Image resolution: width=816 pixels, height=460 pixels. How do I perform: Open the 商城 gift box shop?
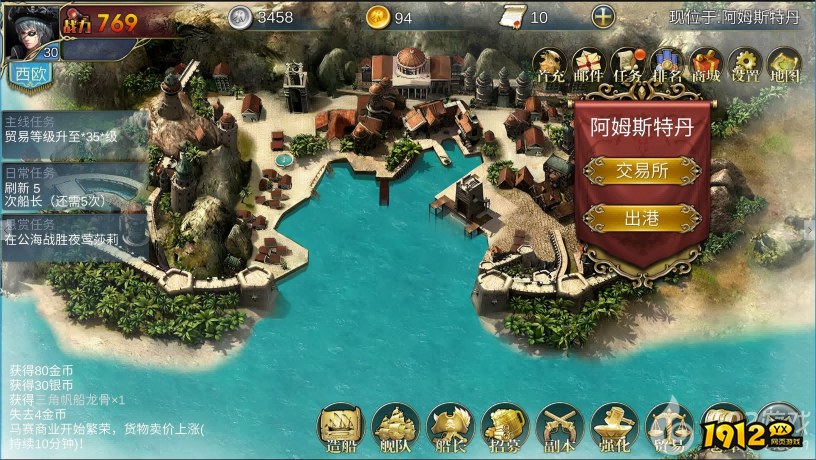707,65
